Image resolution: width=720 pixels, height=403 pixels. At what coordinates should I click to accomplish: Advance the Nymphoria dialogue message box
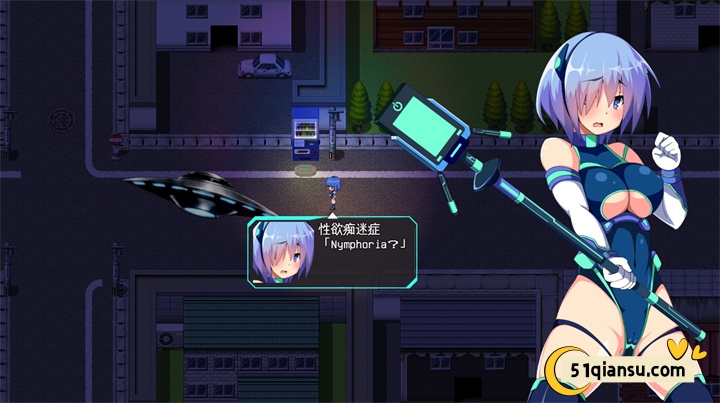[x=360, y=251]
